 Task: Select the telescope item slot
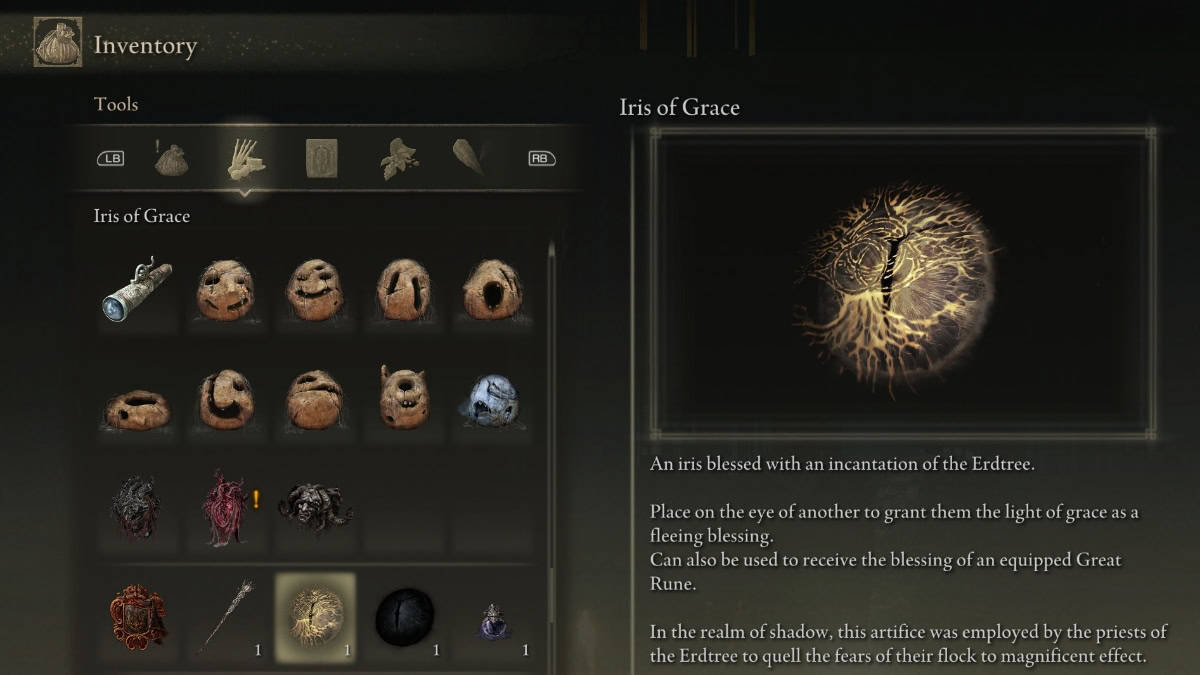[138, 291]
